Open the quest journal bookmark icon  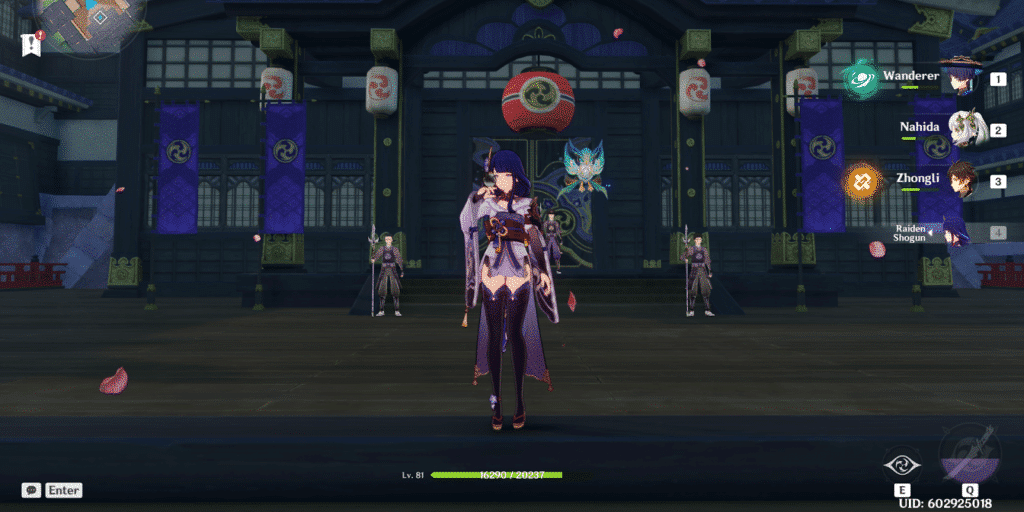coord(30,44)
